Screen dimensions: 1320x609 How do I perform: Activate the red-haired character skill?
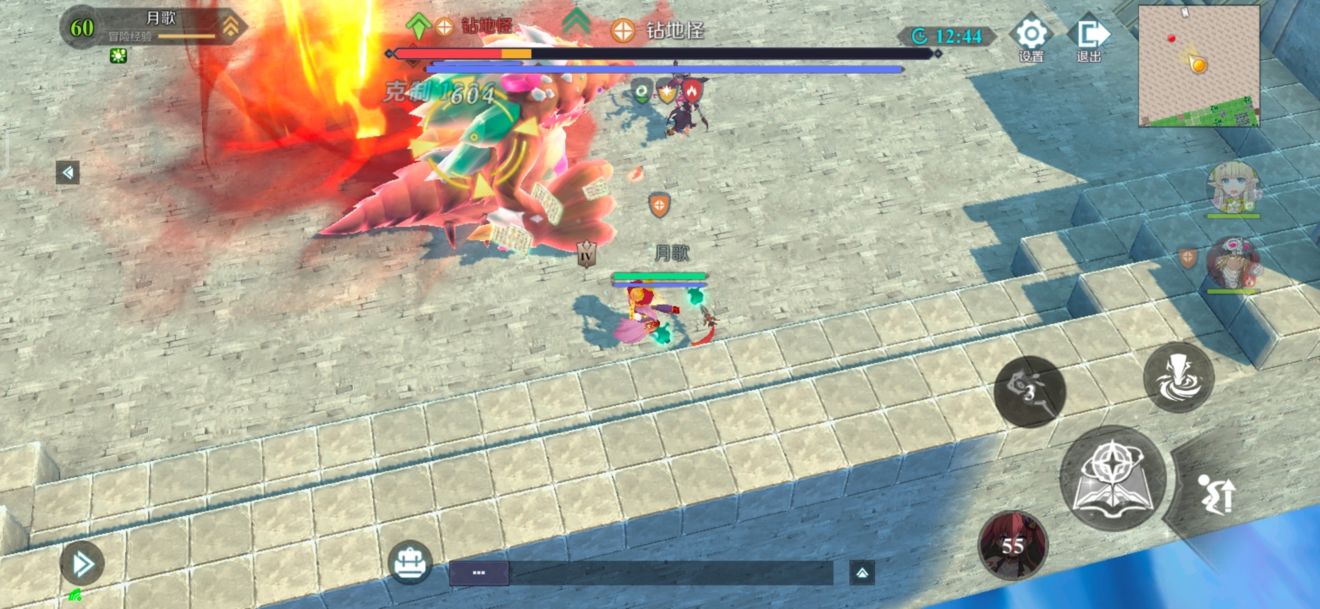[x=1012, y=545]
